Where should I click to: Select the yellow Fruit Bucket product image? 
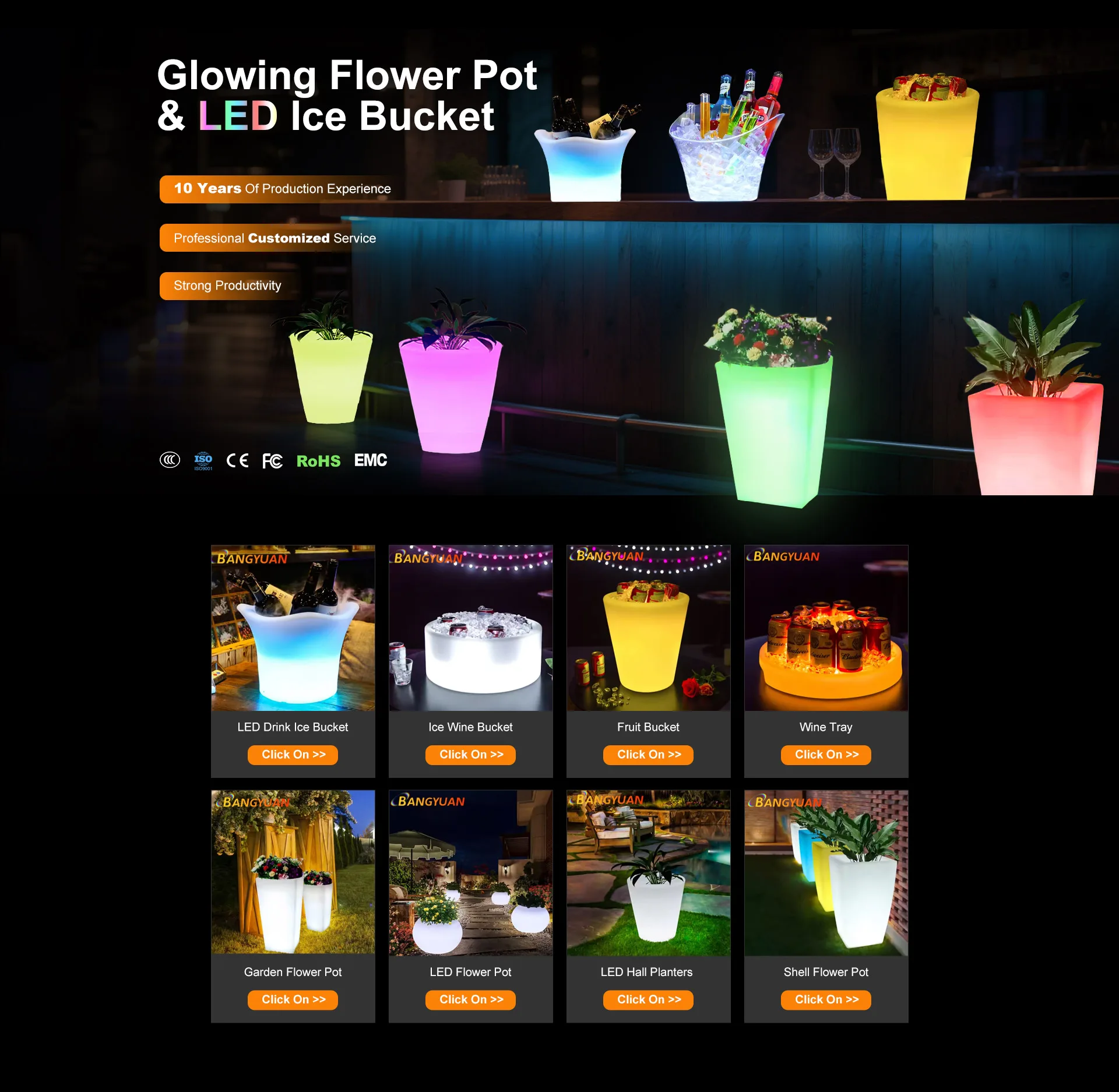click(x=648, y=628)
